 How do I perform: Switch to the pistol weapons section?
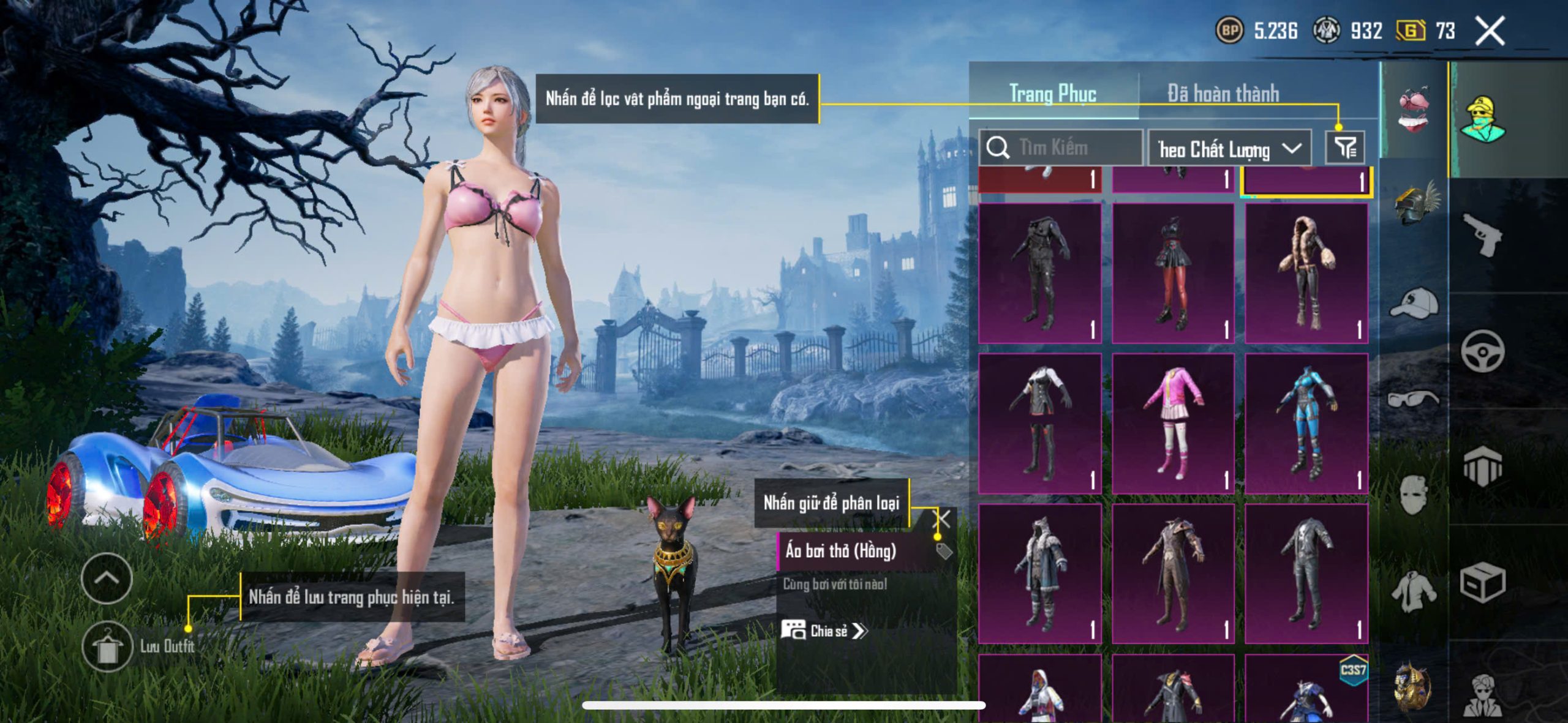(1482, 234)
